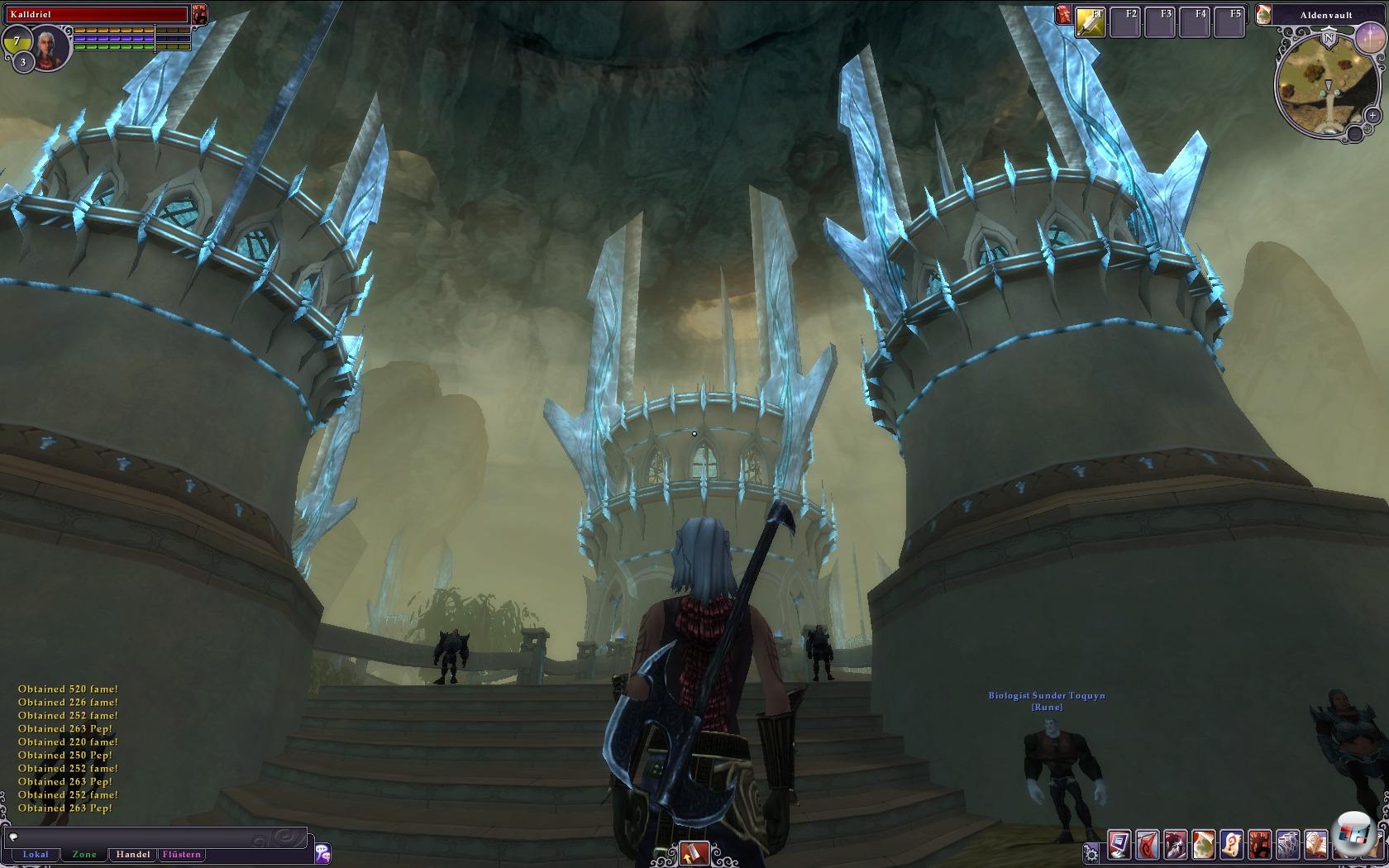
Task: Select the Zone chat tab
Action: (x=84, y=855)
